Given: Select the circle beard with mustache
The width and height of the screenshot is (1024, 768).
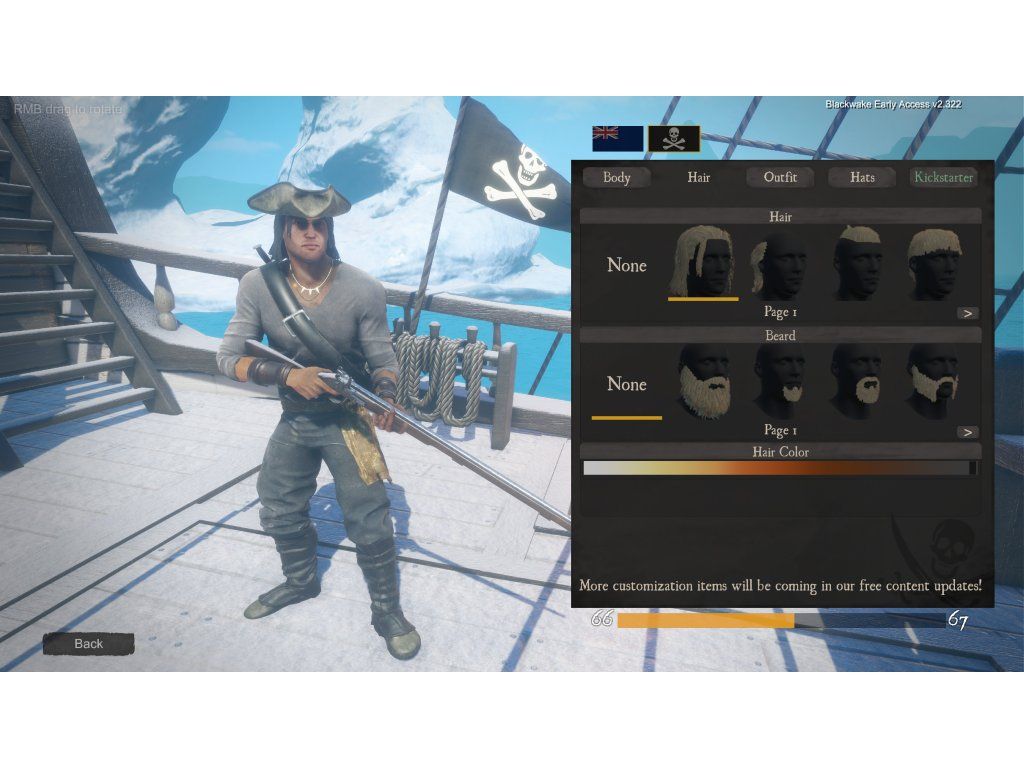Looking at the screenshot, I should [858, 383].
